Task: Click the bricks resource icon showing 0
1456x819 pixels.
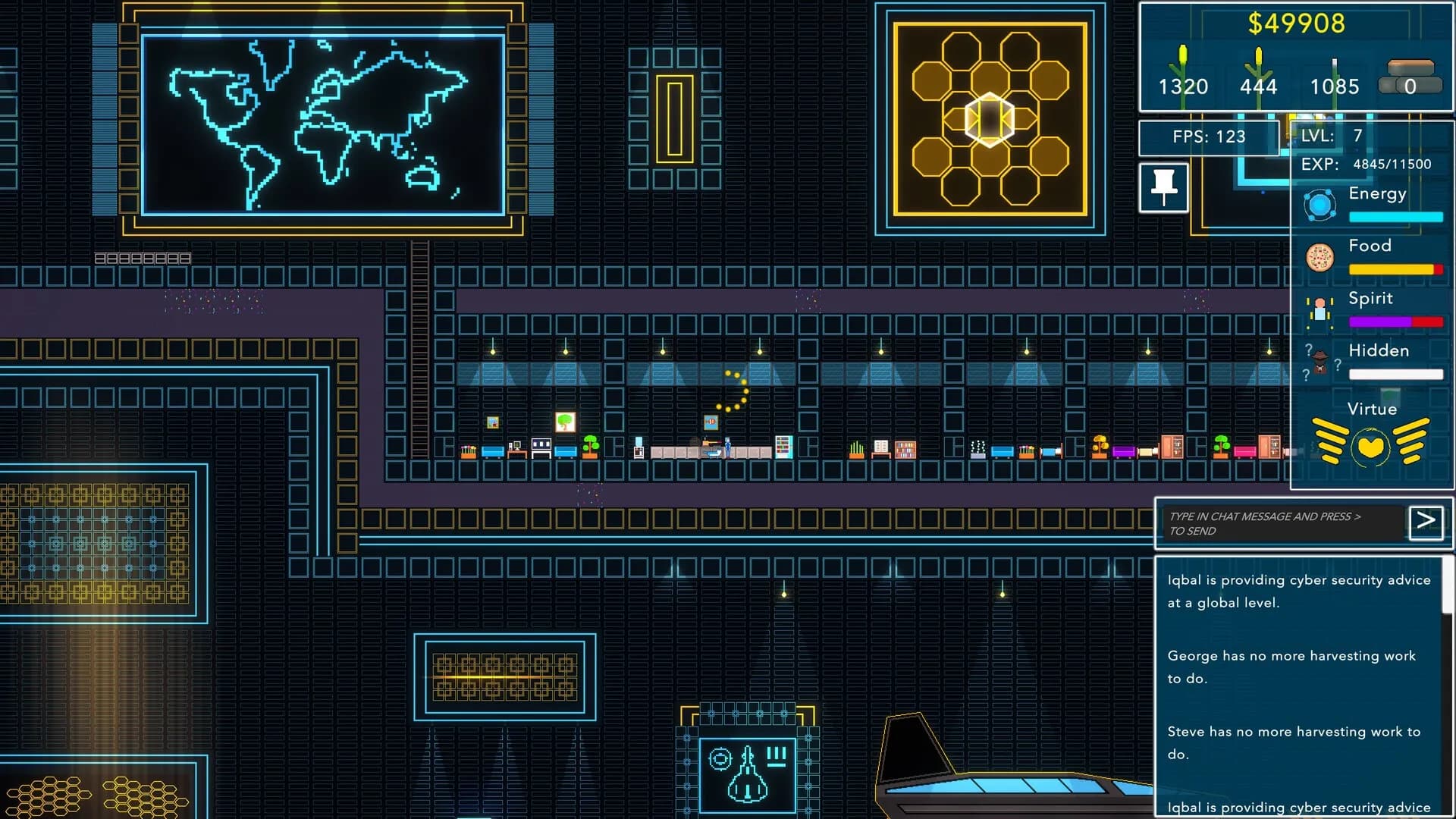Action: (x=1412, y=74)
